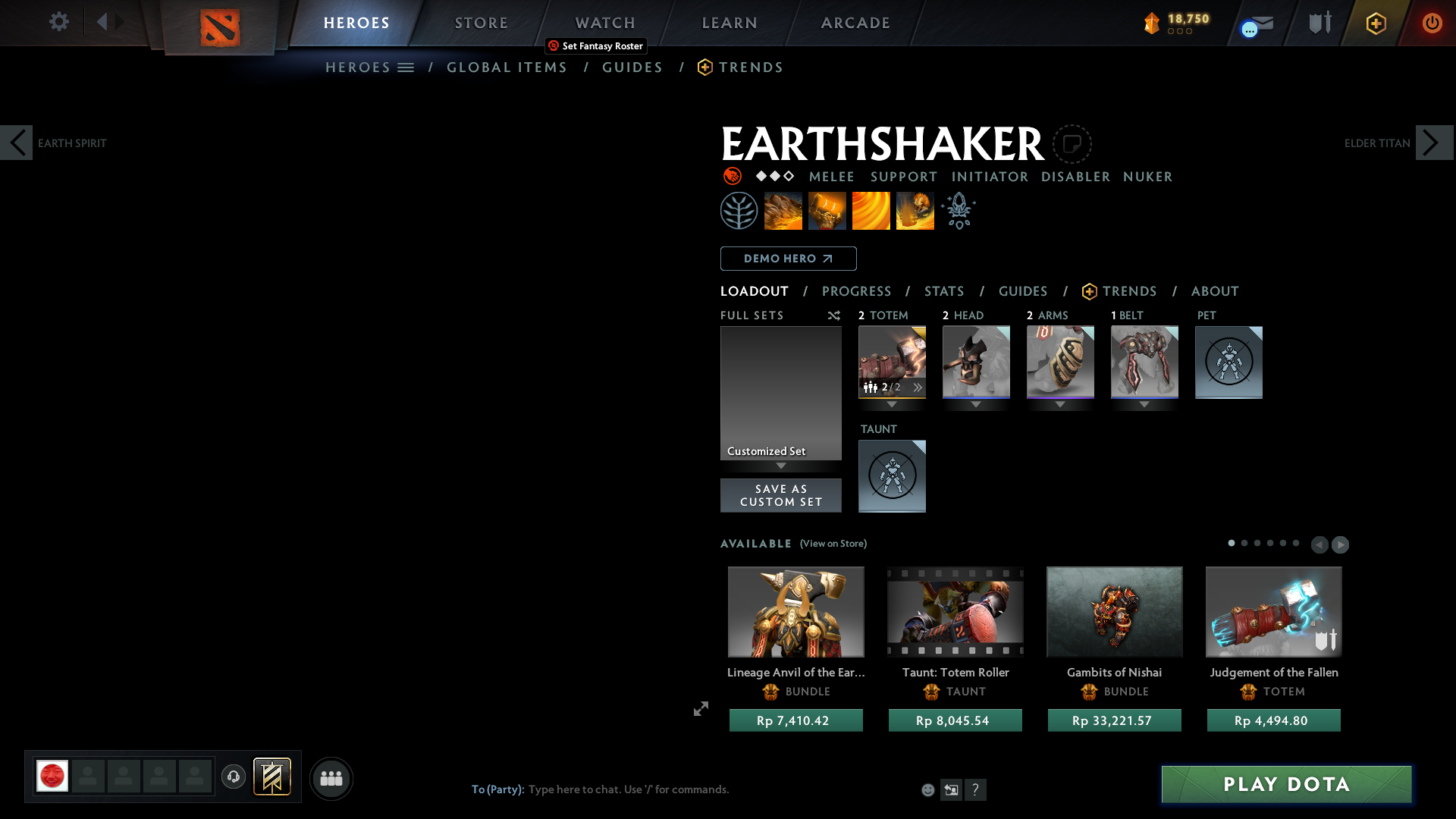Open Earthshaker's talent tree icon
1456x819 pixels.
(x=739, y=210)
